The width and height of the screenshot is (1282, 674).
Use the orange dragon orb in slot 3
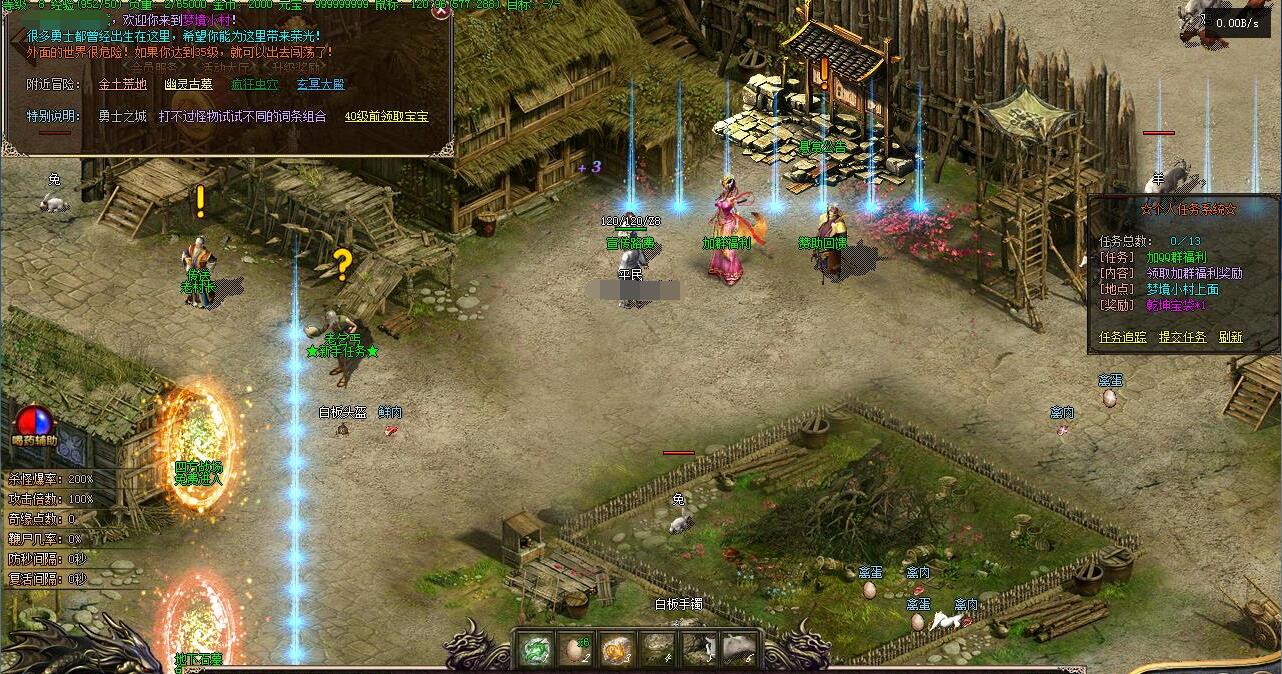(x=616, y=650)
